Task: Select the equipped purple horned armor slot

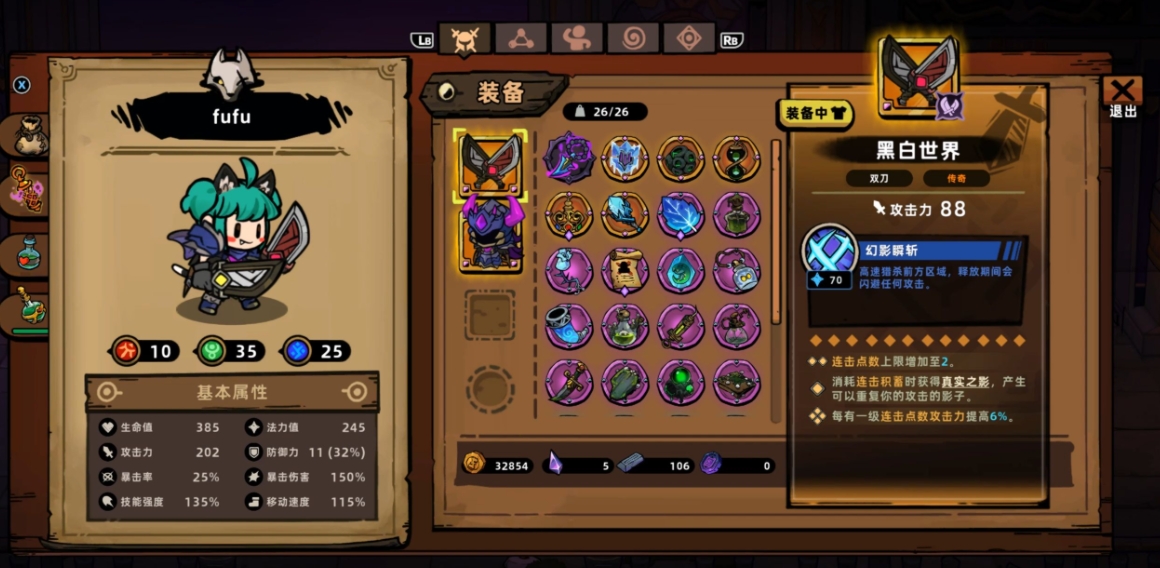Action: click(491, 236)
